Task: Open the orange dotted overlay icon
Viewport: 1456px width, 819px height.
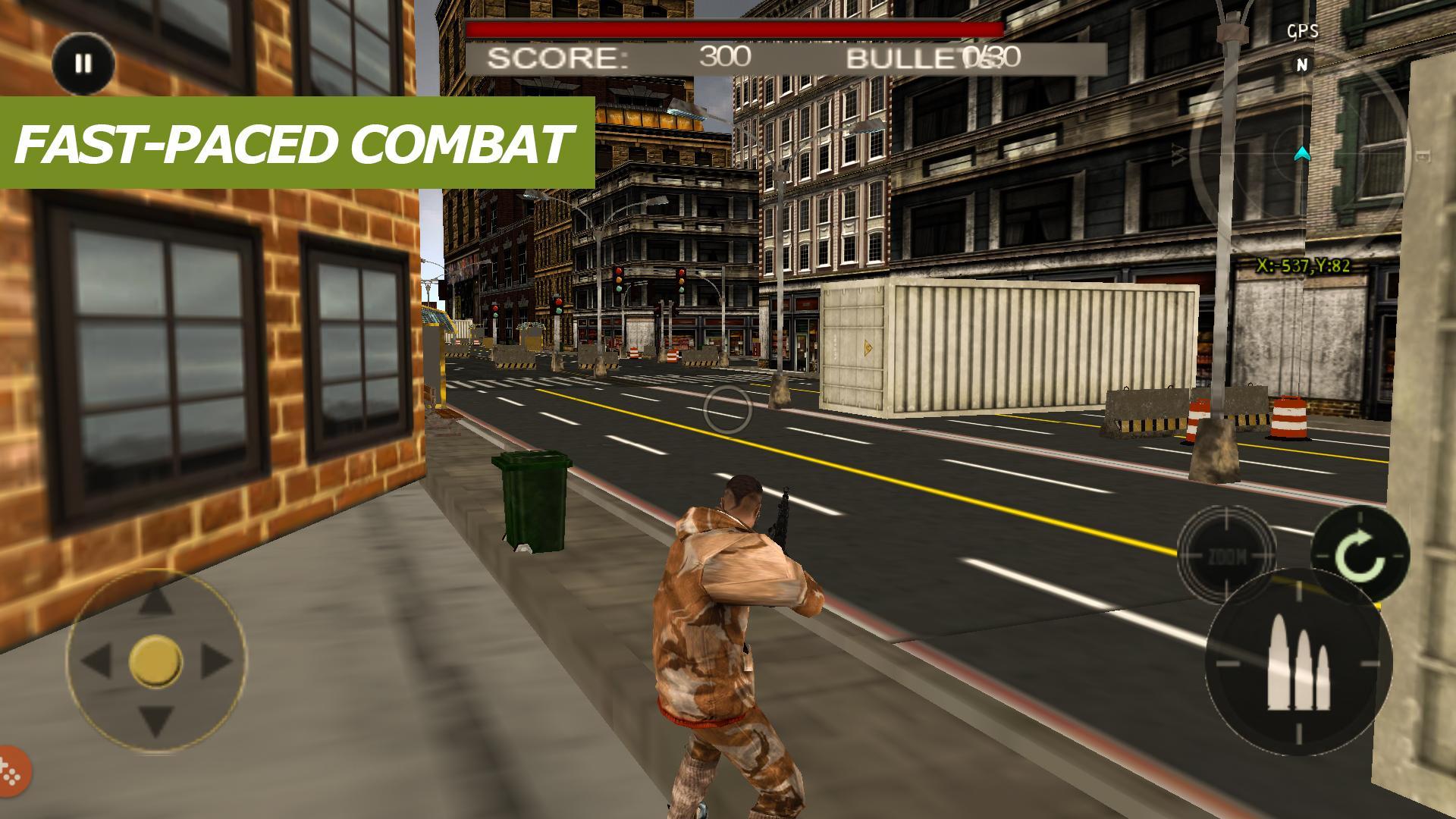Action: [11, 770]
